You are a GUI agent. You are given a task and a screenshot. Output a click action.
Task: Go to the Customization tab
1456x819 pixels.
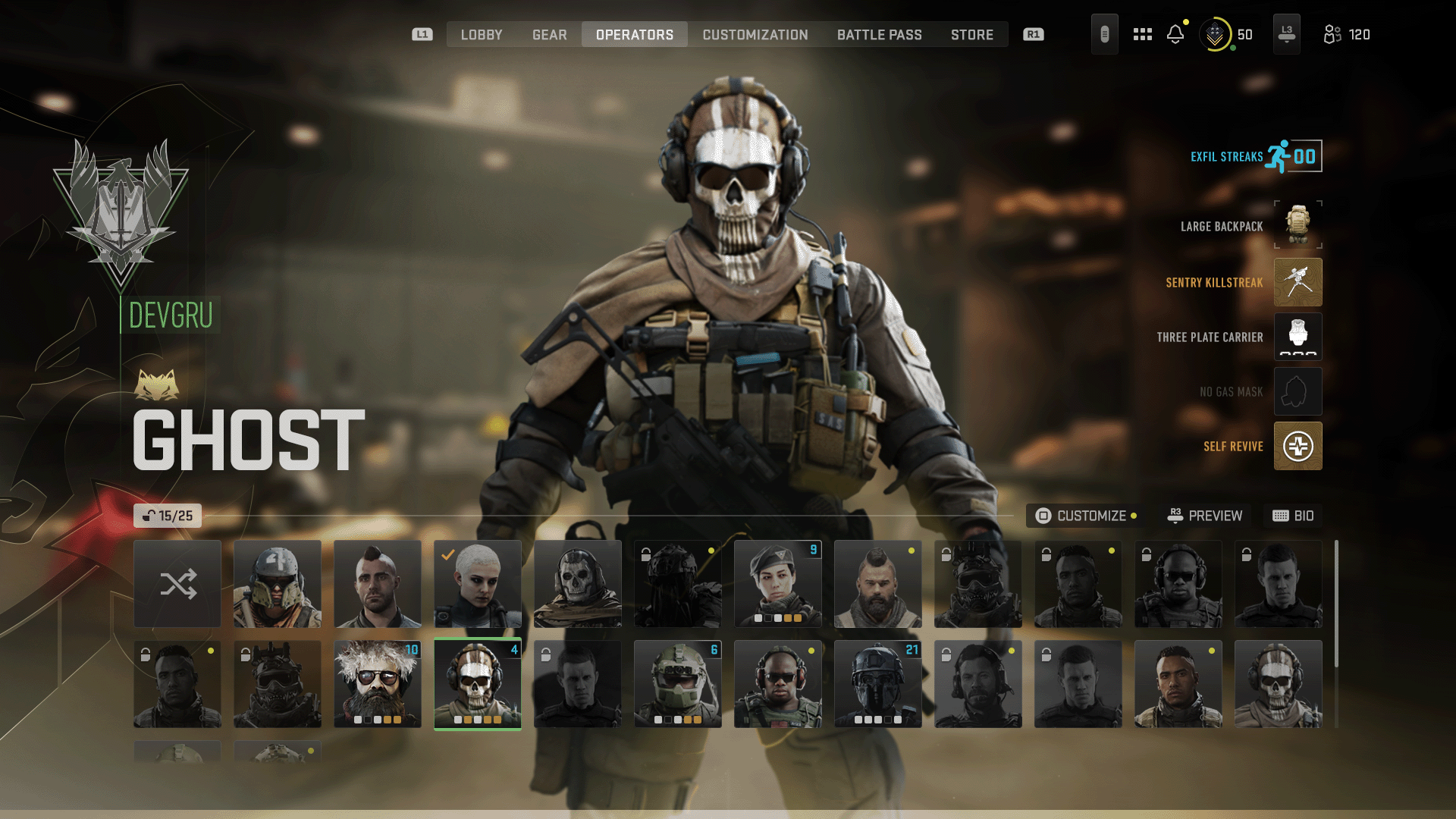tap(755, 35)
